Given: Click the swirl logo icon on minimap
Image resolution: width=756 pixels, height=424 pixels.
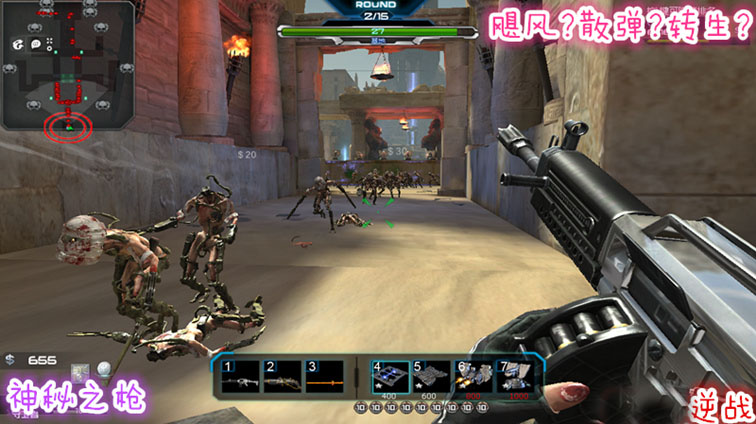Looking at the screenshot, I should (x=17, y=45).
